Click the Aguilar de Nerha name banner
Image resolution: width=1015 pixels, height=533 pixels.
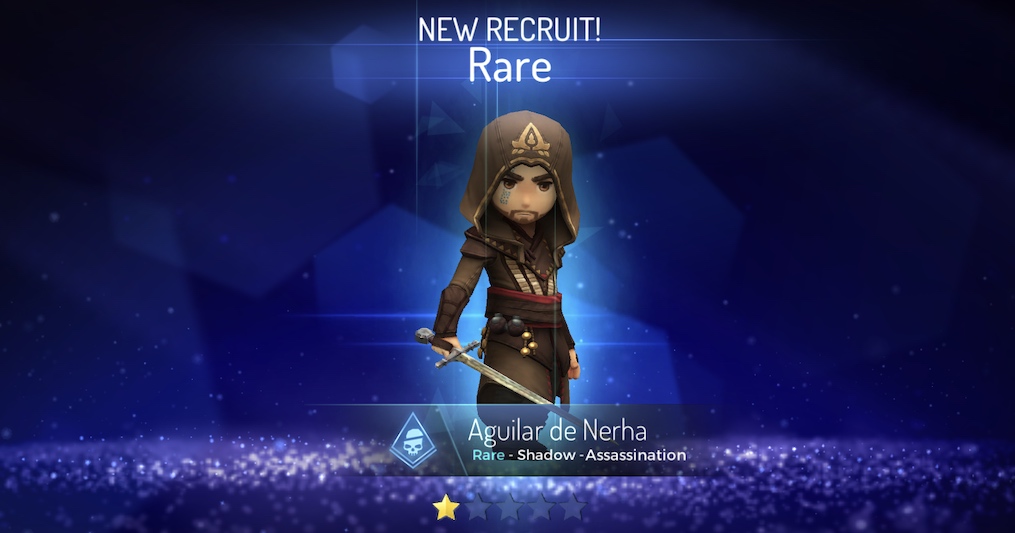(557, 432)
